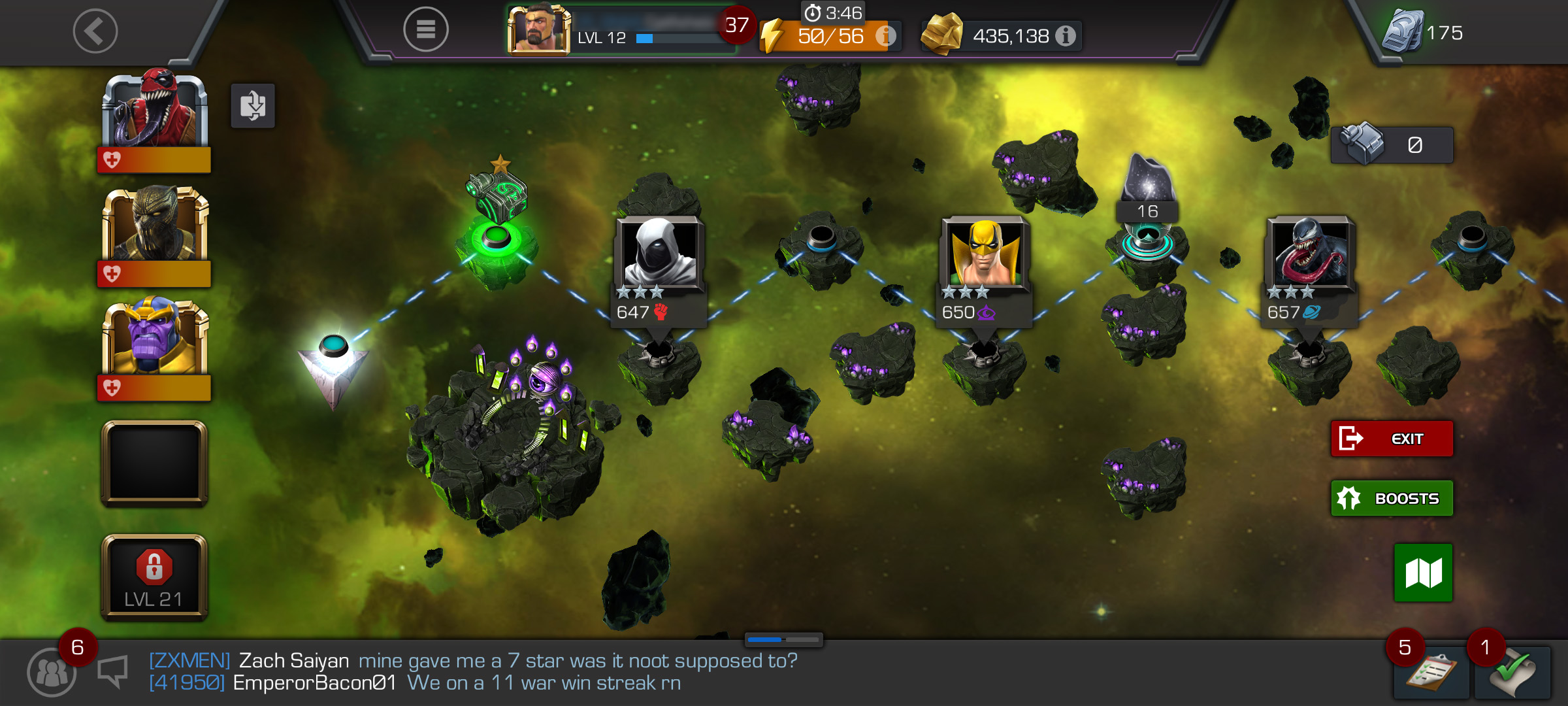Tap the empty team slot

(155, 463)
